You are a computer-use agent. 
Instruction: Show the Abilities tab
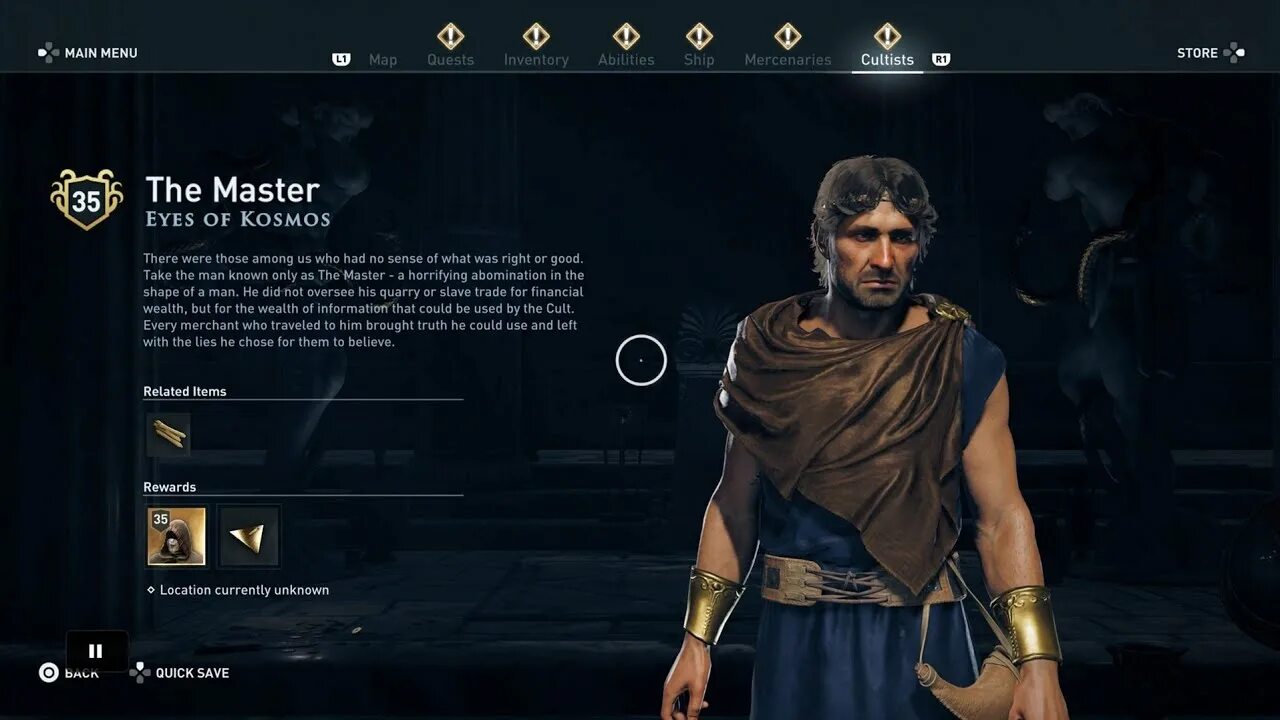tap(626, 59)
